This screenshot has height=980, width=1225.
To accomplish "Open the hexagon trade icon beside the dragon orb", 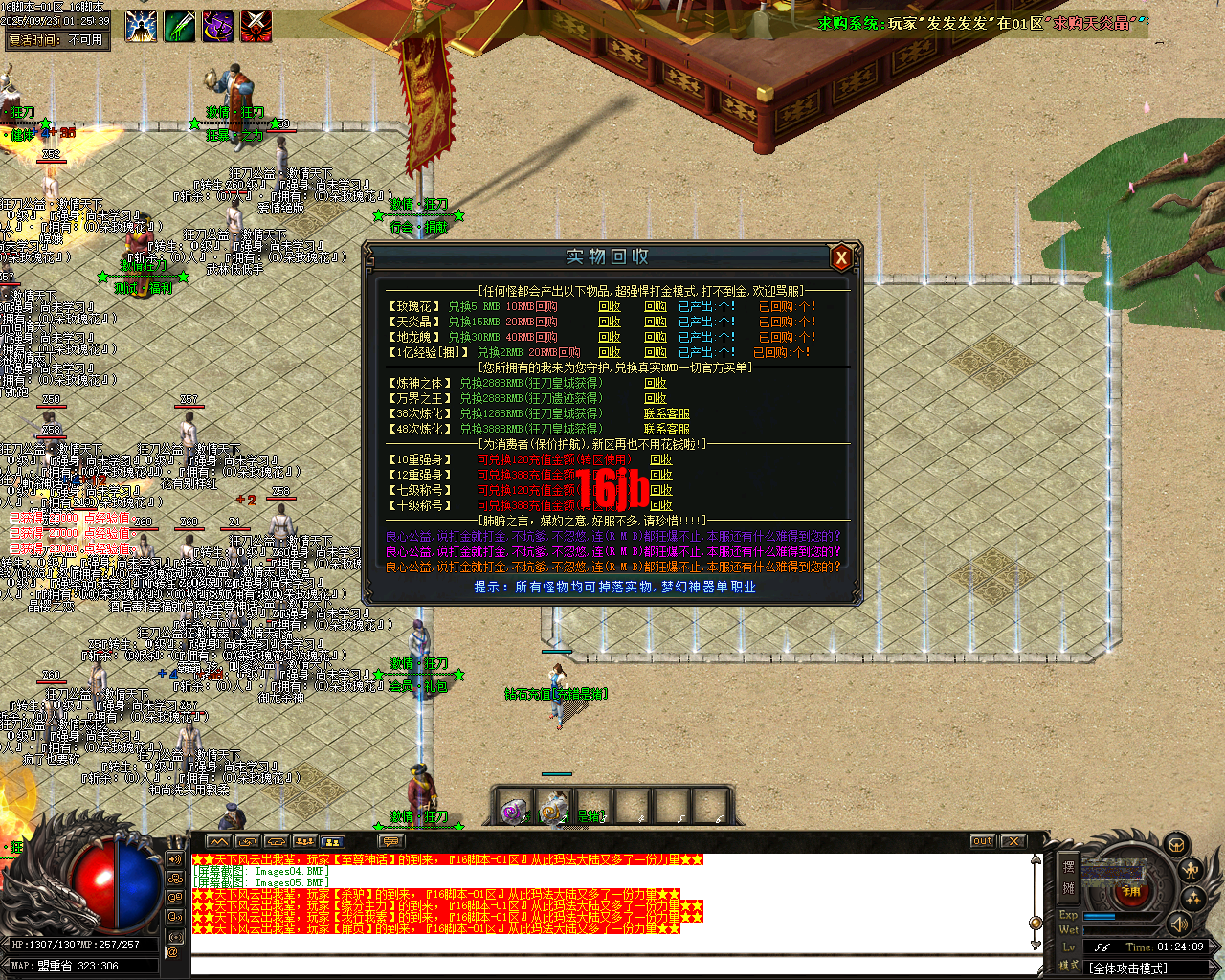I will coord(1176,846).
